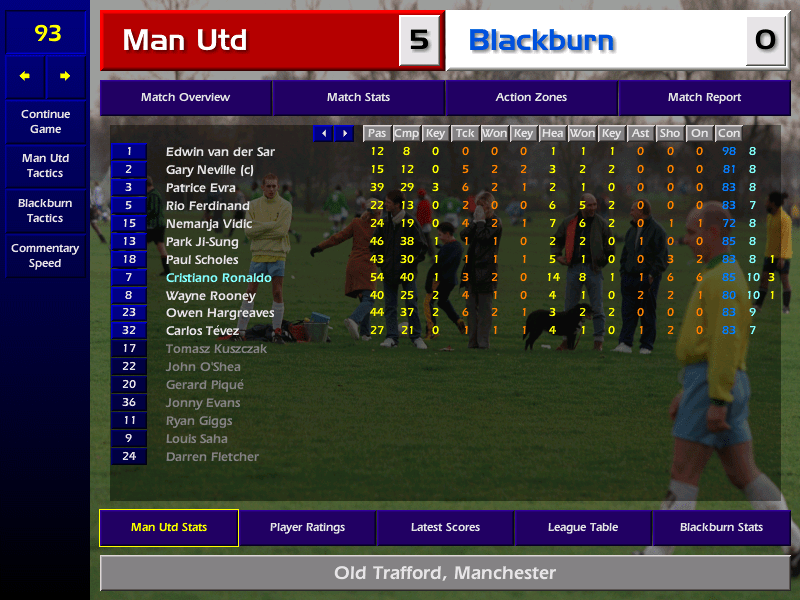
Task: Go back with the left yellow arrow
Action: point(25,76)
